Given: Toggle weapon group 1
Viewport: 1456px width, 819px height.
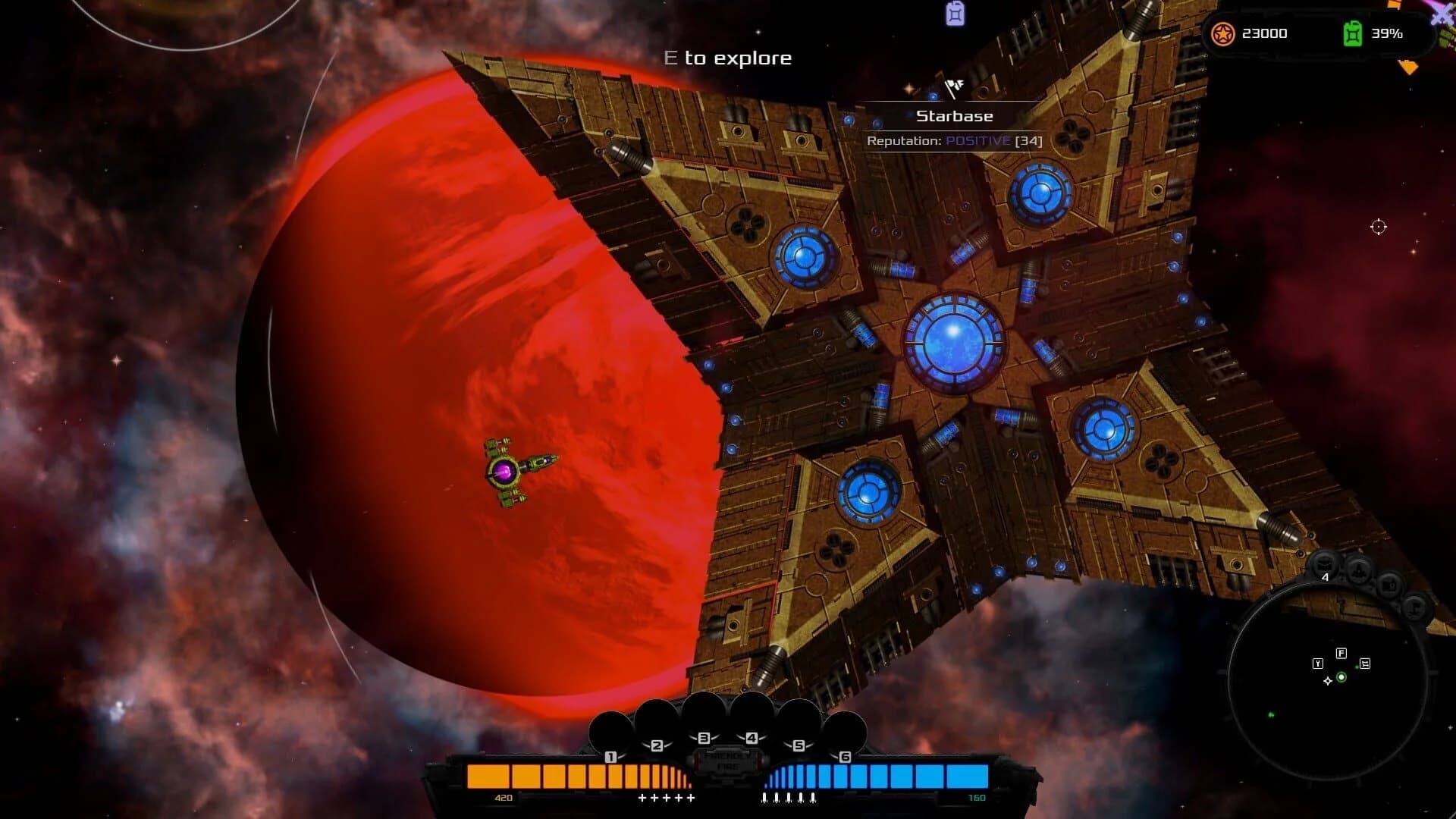Looking at the screenshot, I should 611,757.
